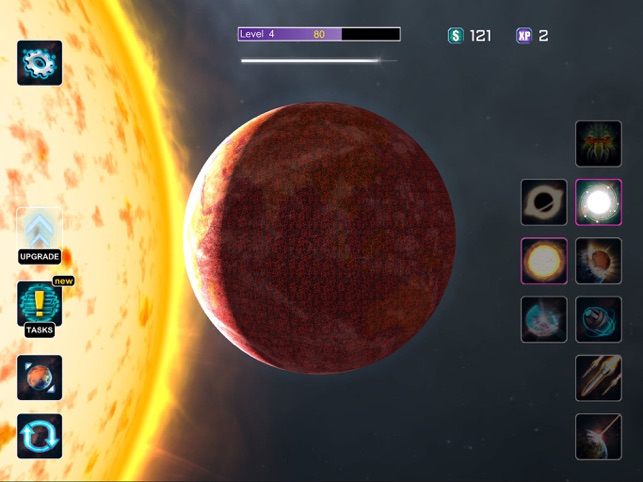
Task: Choose the exploding red planet weapon
Action: (x=598, y=261)
